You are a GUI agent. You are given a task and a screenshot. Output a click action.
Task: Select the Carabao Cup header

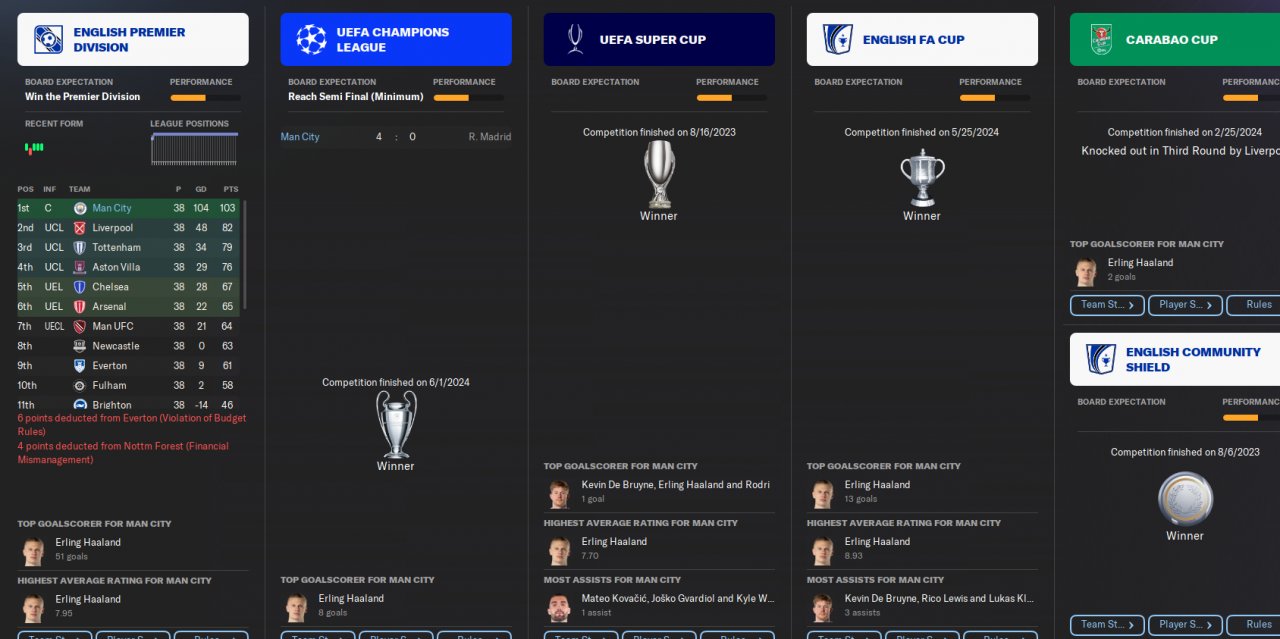coord(1175,40)
